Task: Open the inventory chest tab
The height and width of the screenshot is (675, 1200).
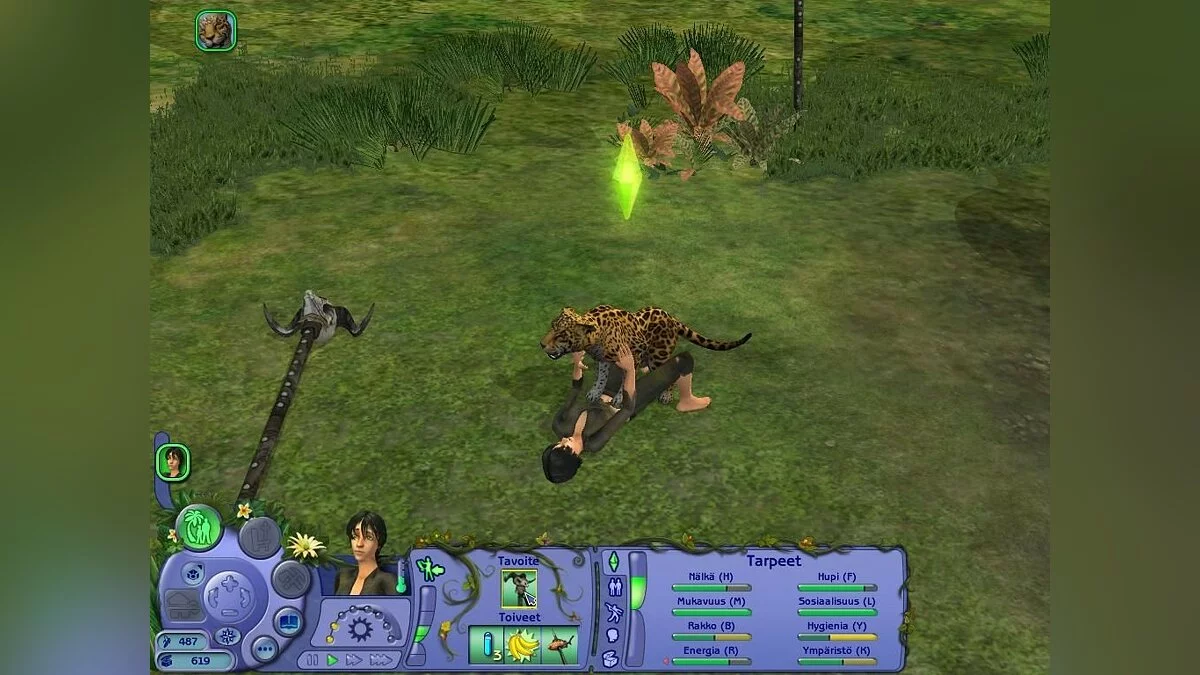Action: pos(611,659)
